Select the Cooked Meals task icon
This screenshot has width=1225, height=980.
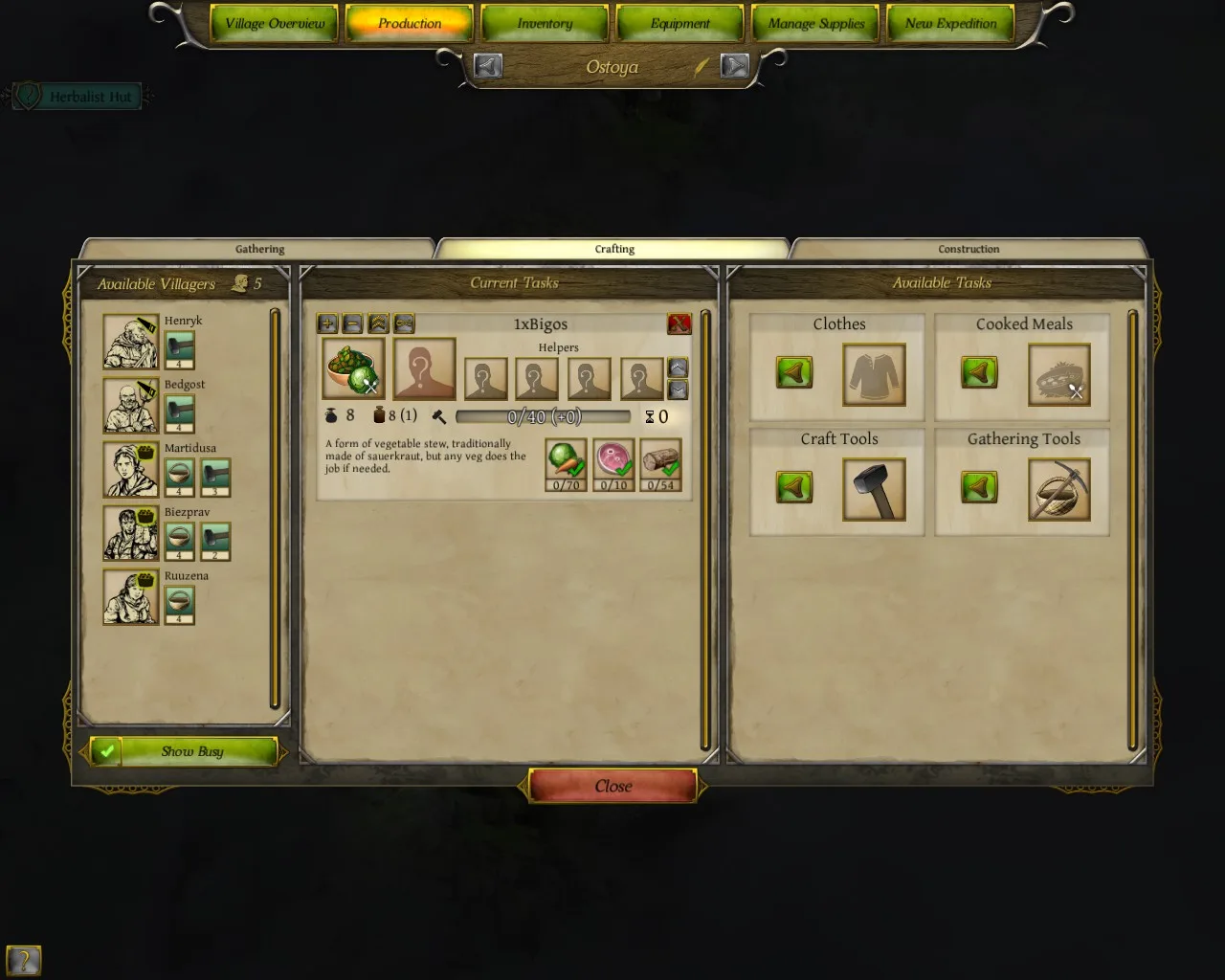[1058, 374]
